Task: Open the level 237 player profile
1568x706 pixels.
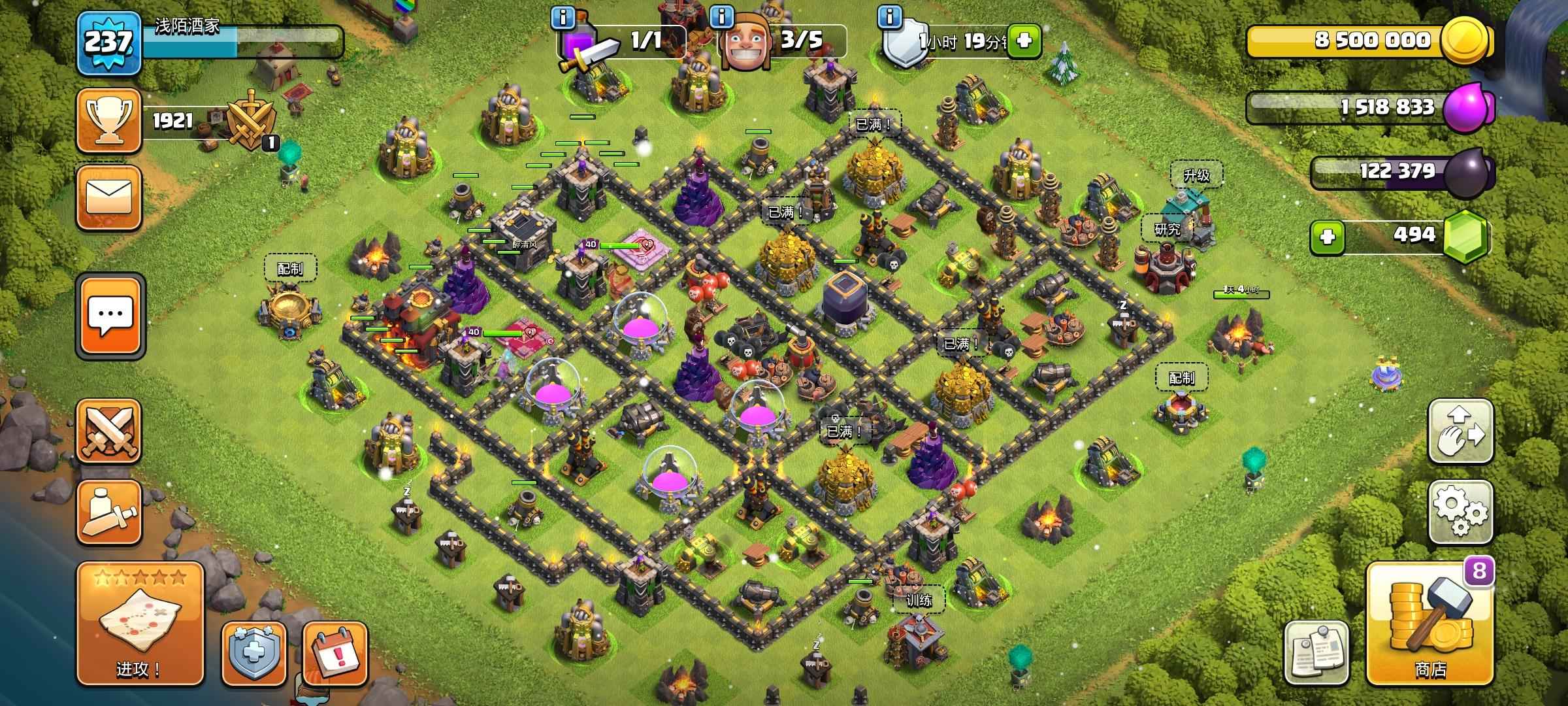Action: 108,42
